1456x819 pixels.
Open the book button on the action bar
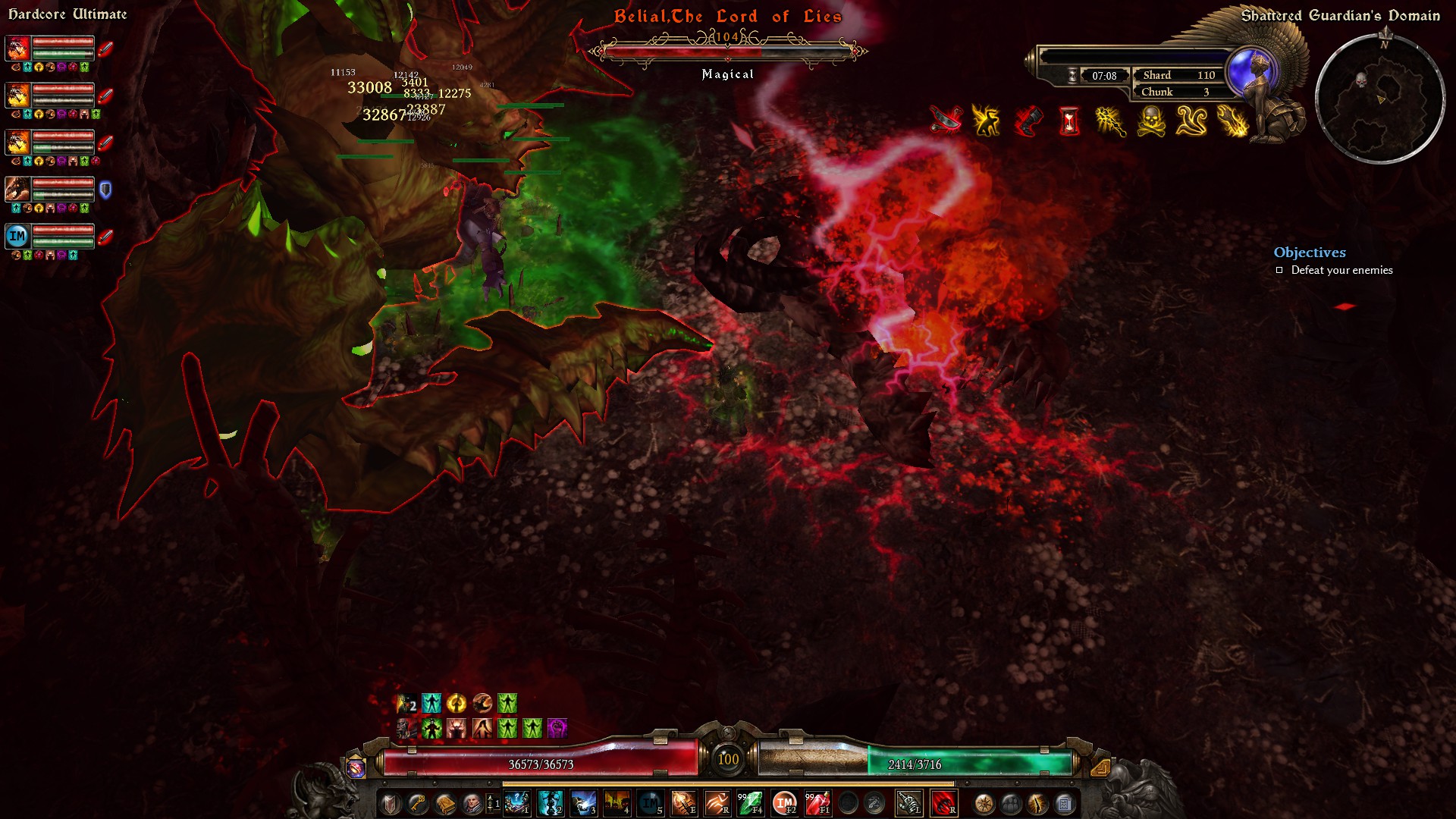point(444,803)
